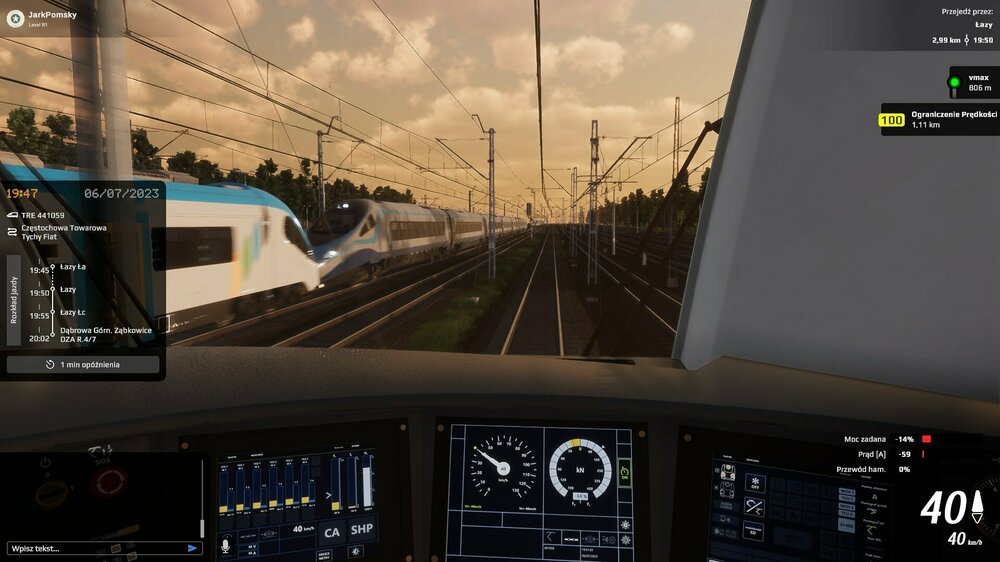Select the "Rozkład jazdy" timetable tab
The image size is (1000, 562).
(14, 300)
